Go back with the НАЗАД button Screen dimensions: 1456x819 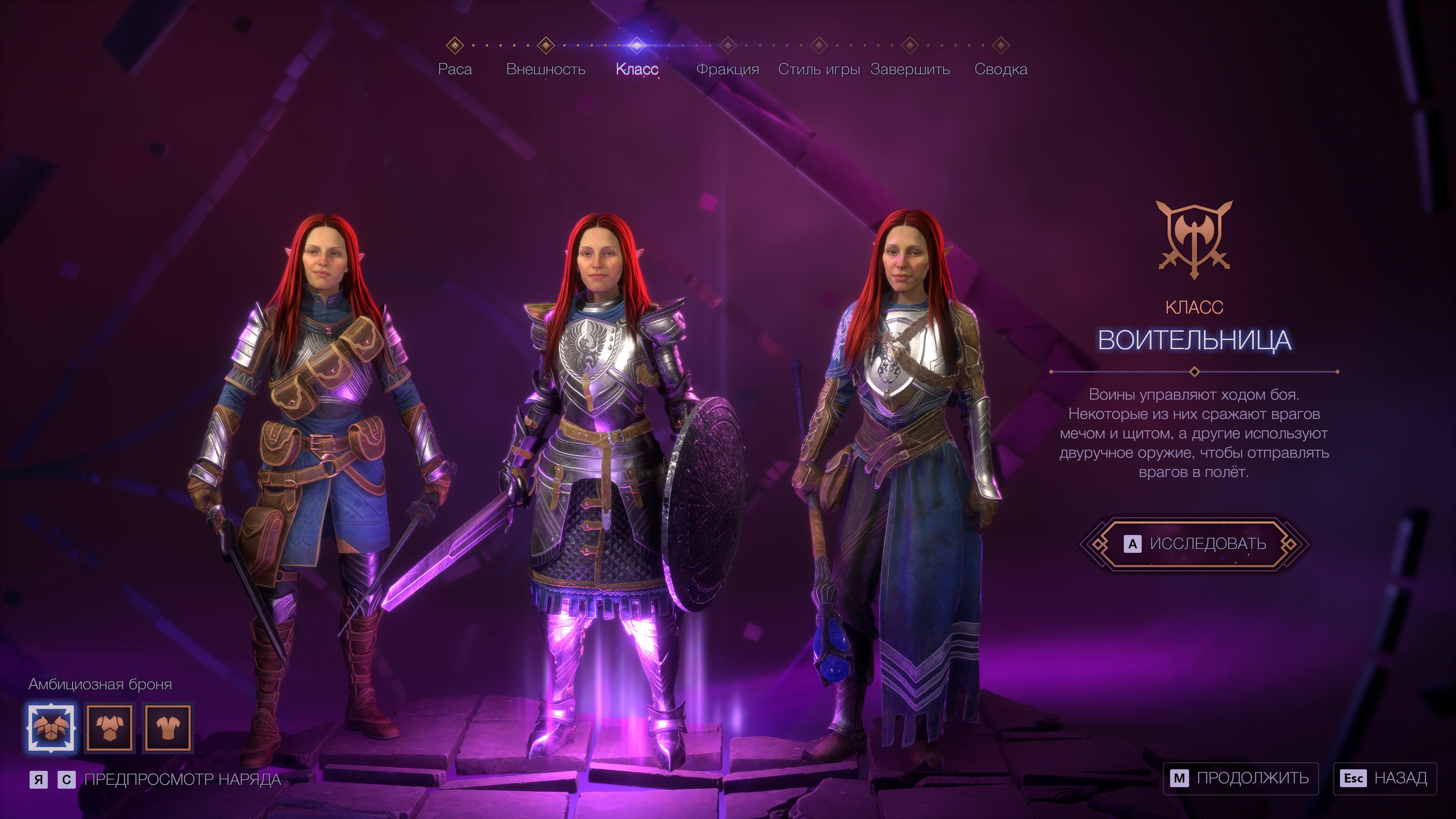tap(1384, 778)
